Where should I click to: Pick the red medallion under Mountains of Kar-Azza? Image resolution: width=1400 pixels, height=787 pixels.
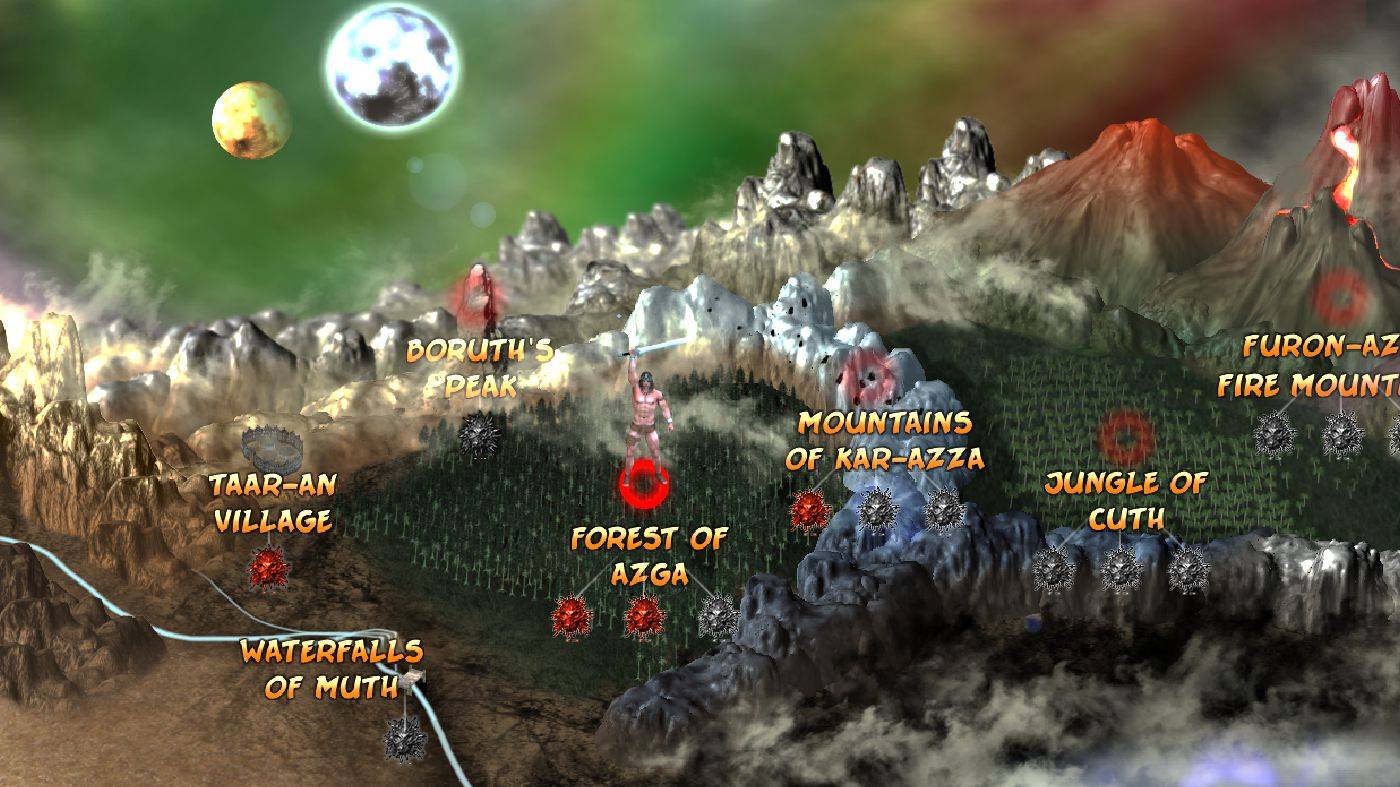pyautogui.click(x=810, y=510)
